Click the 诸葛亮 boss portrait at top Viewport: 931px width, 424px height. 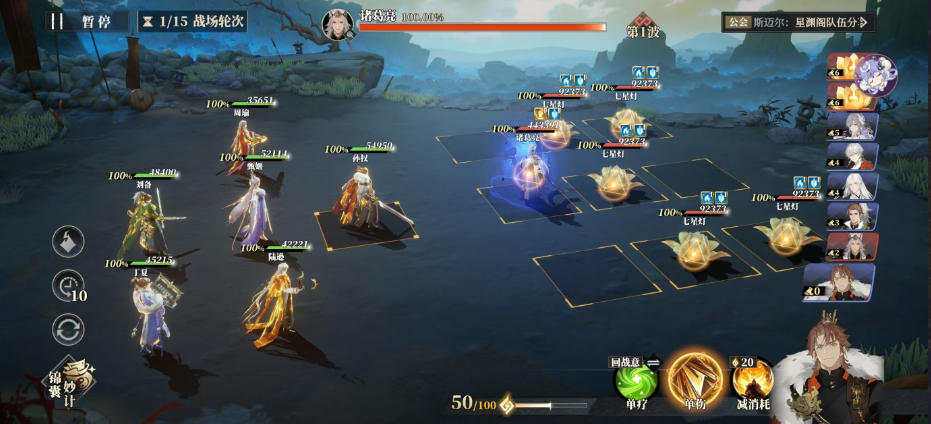click(x=337, y=24)
